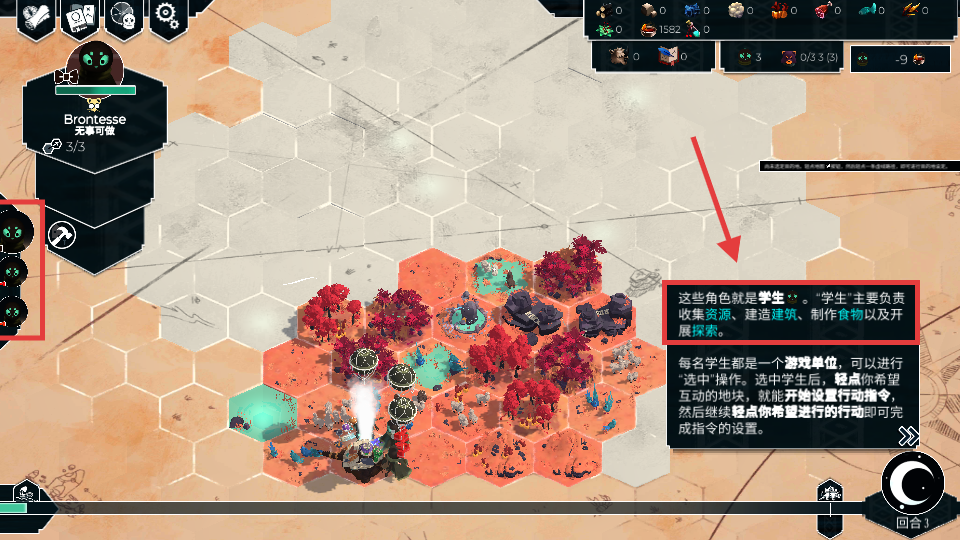Click the student count icon showing 3

(x=750, y=57)
